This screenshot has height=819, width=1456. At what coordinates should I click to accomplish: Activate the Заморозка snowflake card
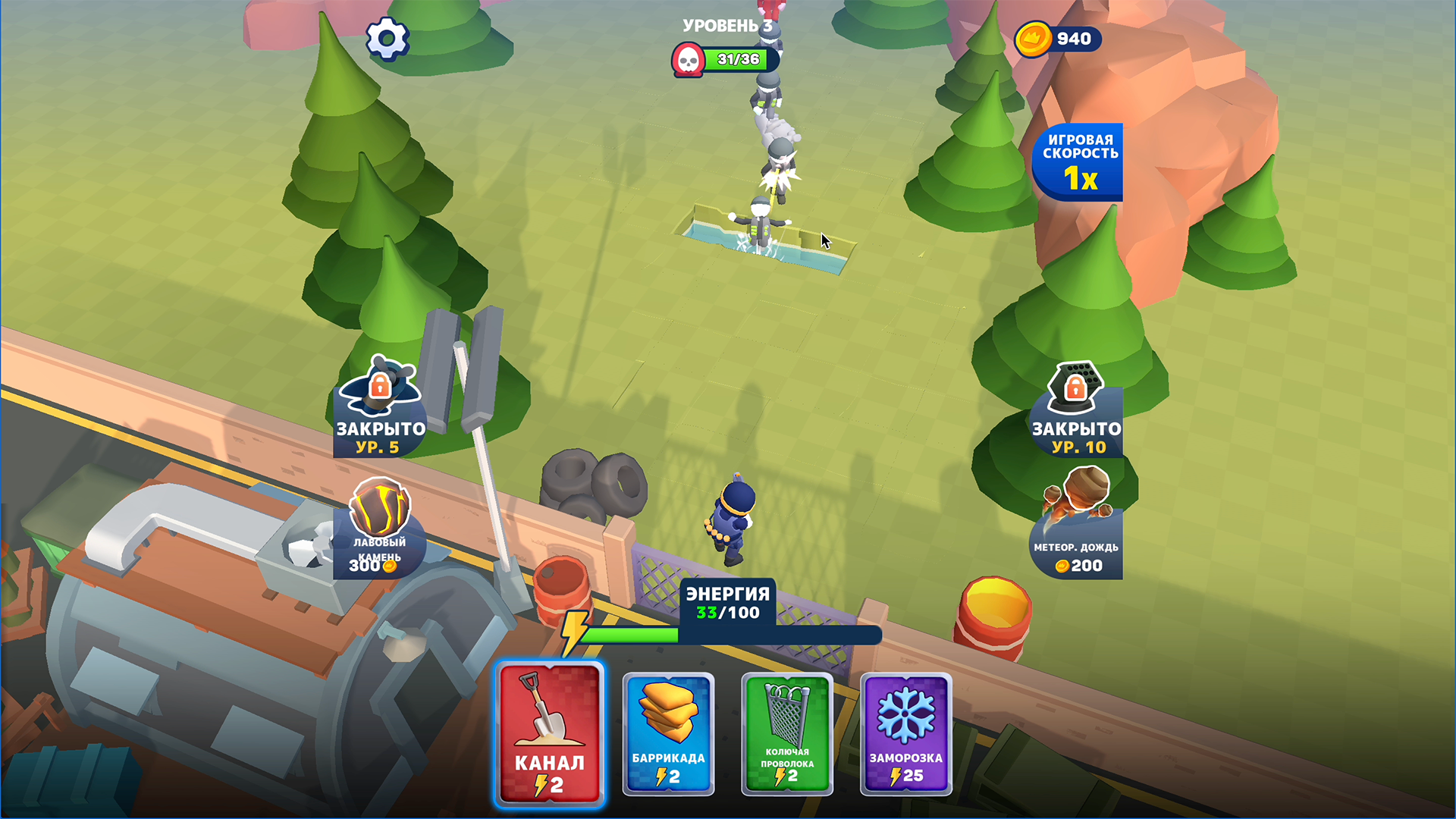click(x=905, y=733)
